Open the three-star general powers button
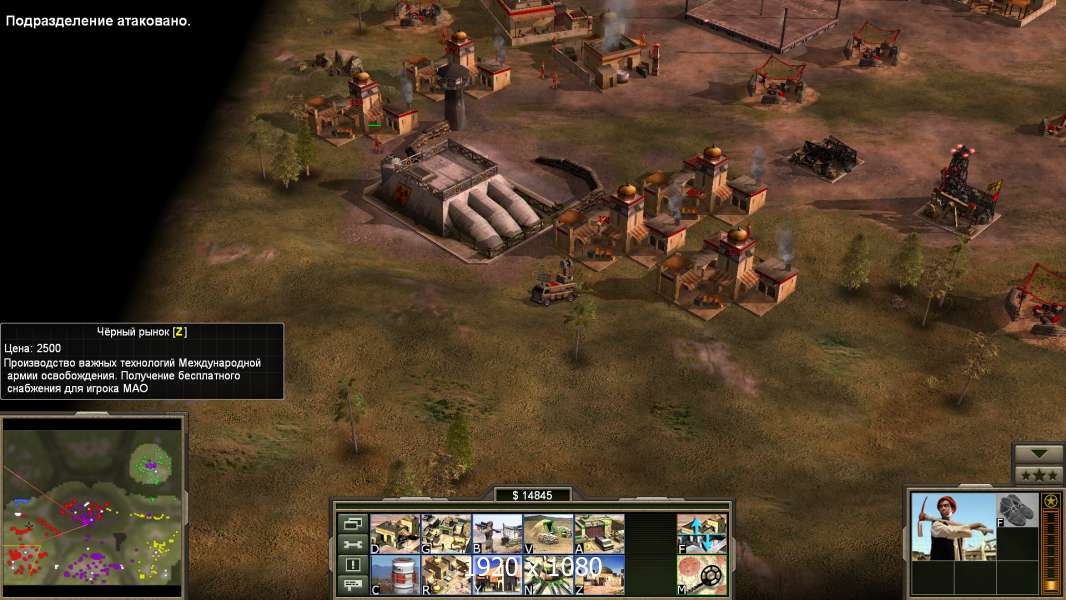This screenshot has width=1066, height=600. [x=1038, y=475]
